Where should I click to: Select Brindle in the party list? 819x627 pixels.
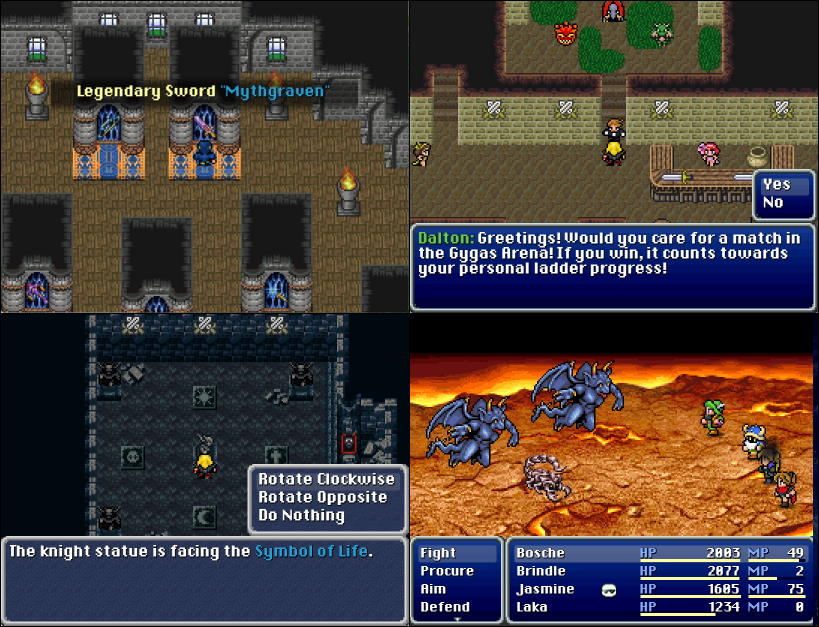coord(543,571)
